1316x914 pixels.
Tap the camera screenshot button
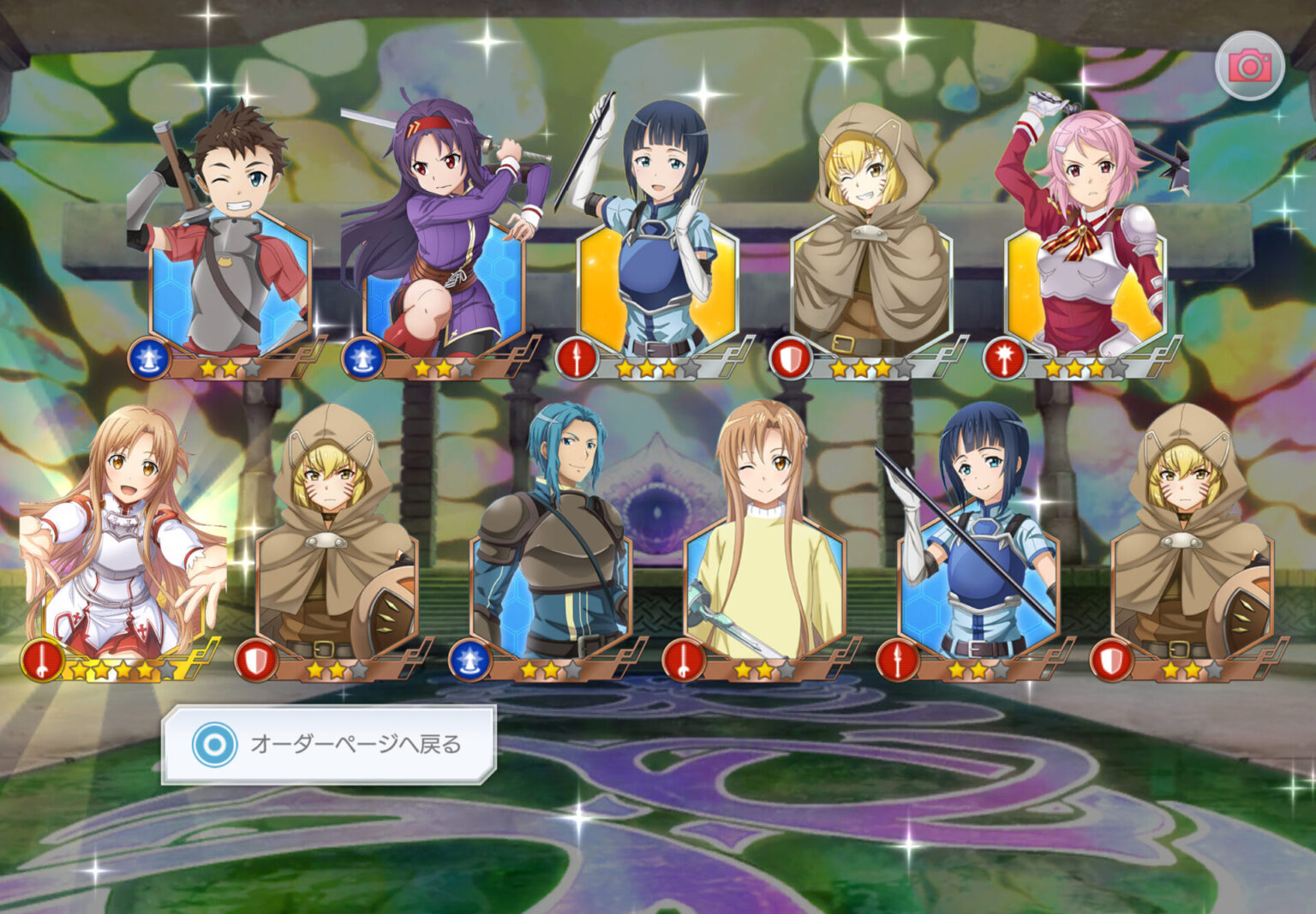[x=1249, y=66]
